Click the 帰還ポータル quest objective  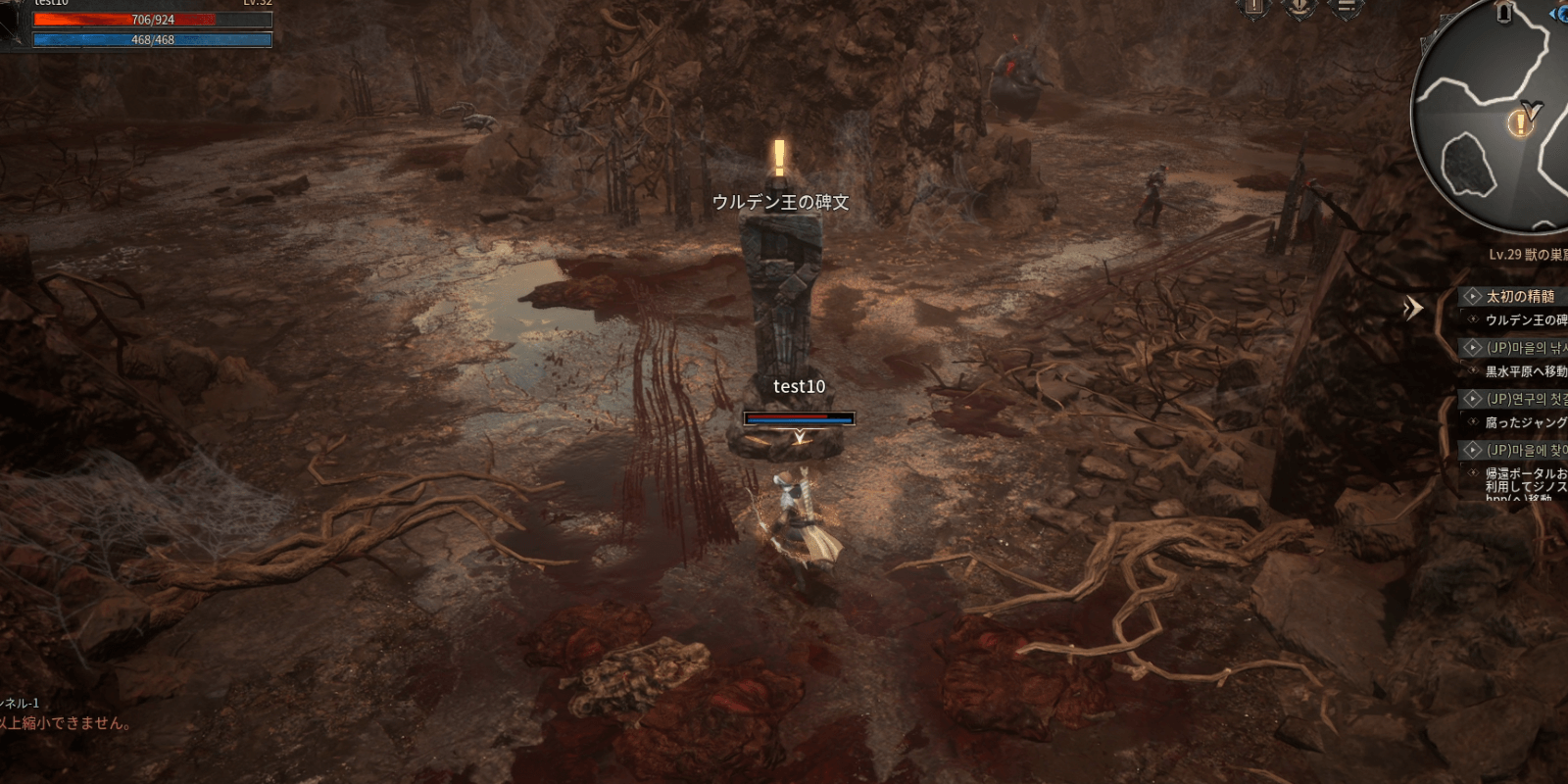[x=1525, y=480]
